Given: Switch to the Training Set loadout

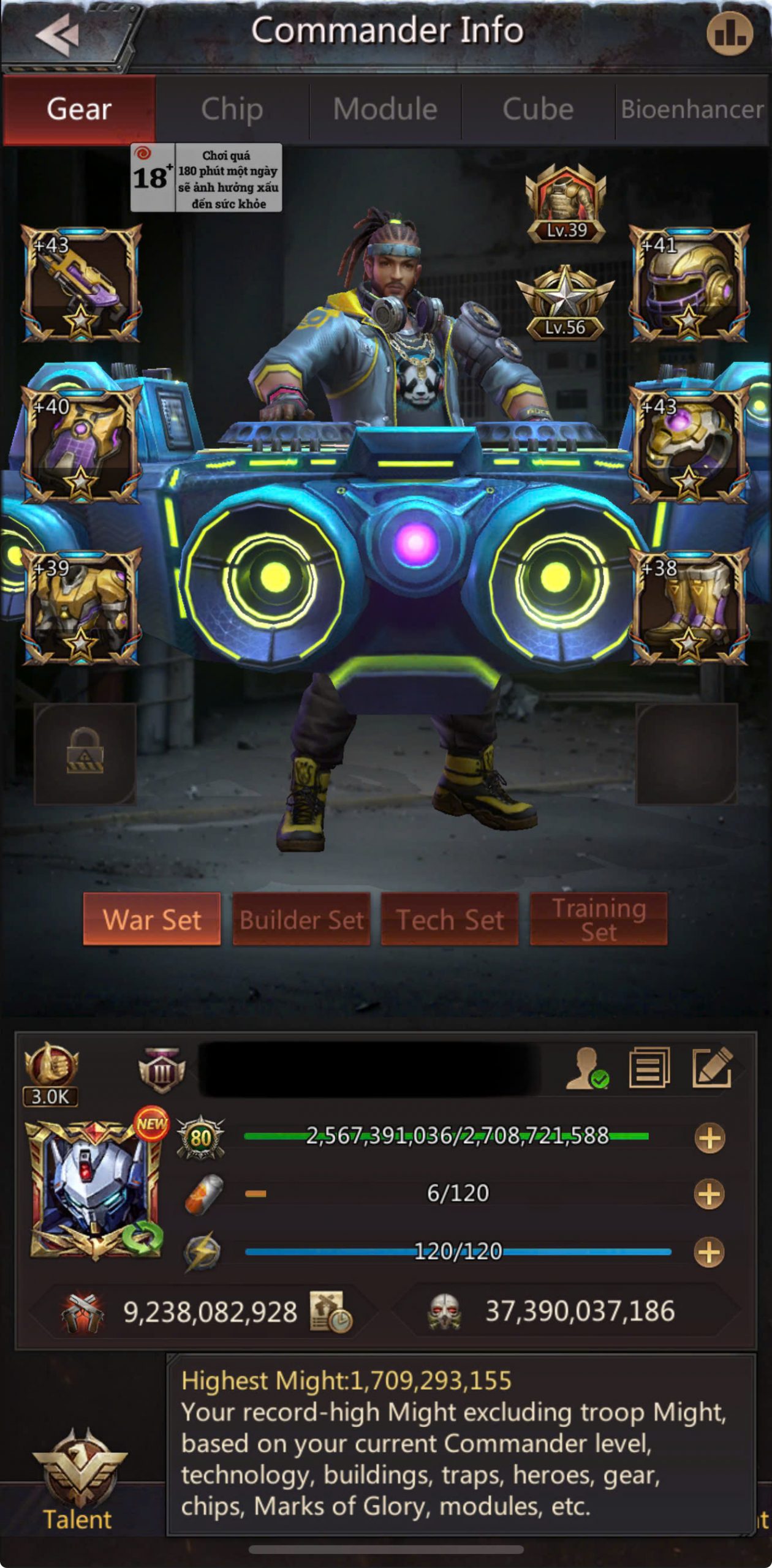Looking at the screenshot, I should 599,919.
